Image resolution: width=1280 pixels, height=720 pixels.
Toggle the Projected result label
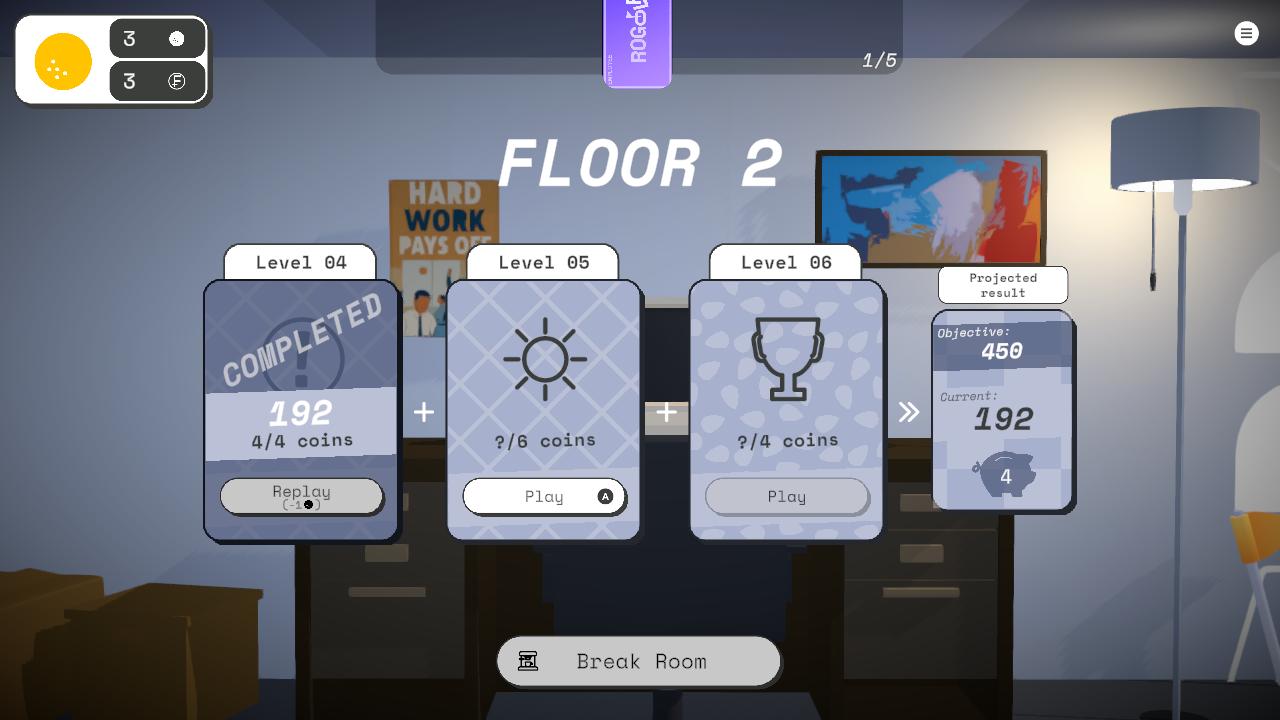coord(1002,285)
